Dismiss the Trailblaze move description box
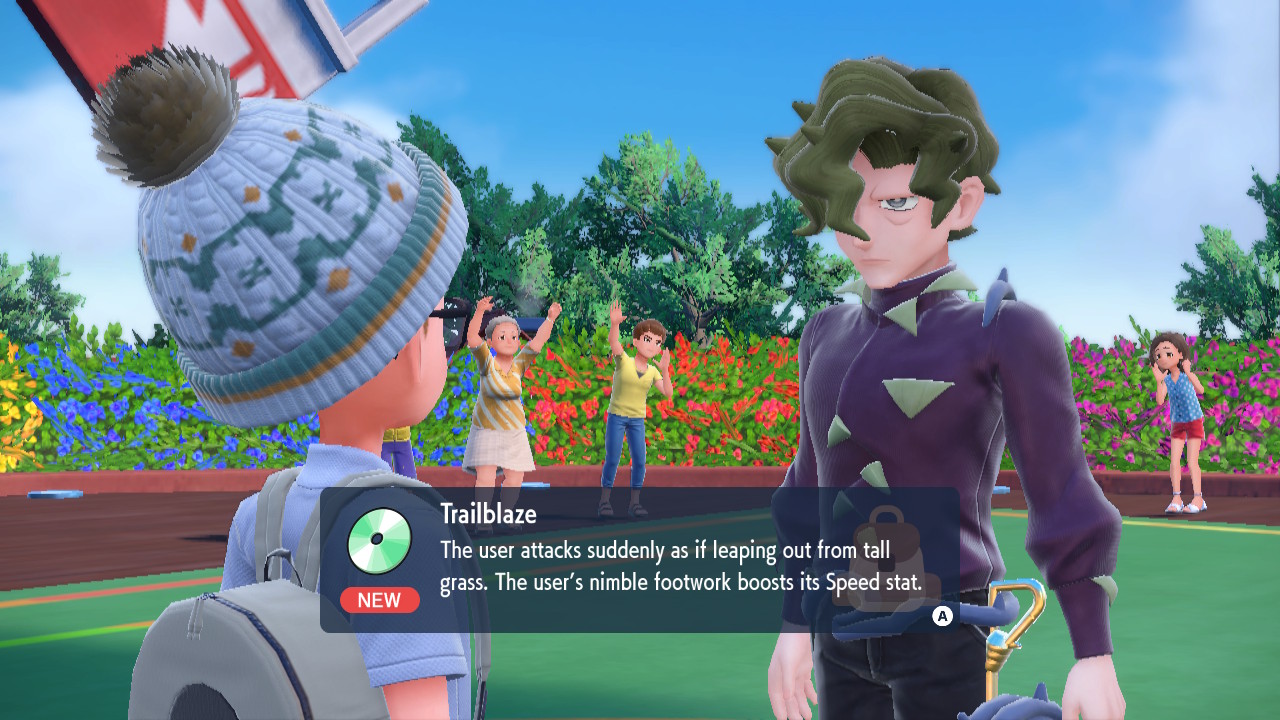The image size is (1280, 720). pyautogui.click(x=942, y=616)
